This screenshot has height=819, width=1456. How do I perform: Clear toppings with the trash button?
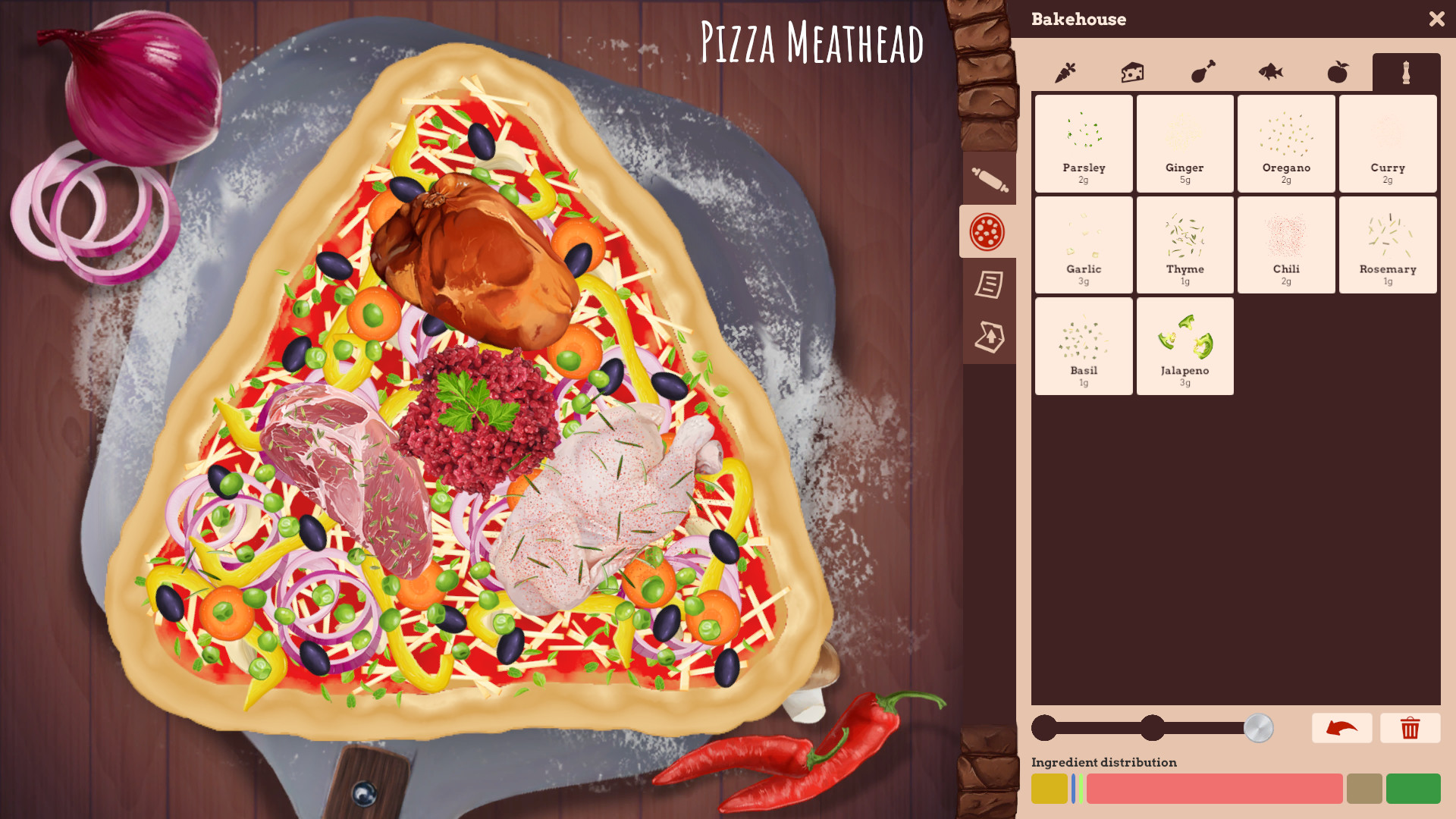[x=1410, y=728]
